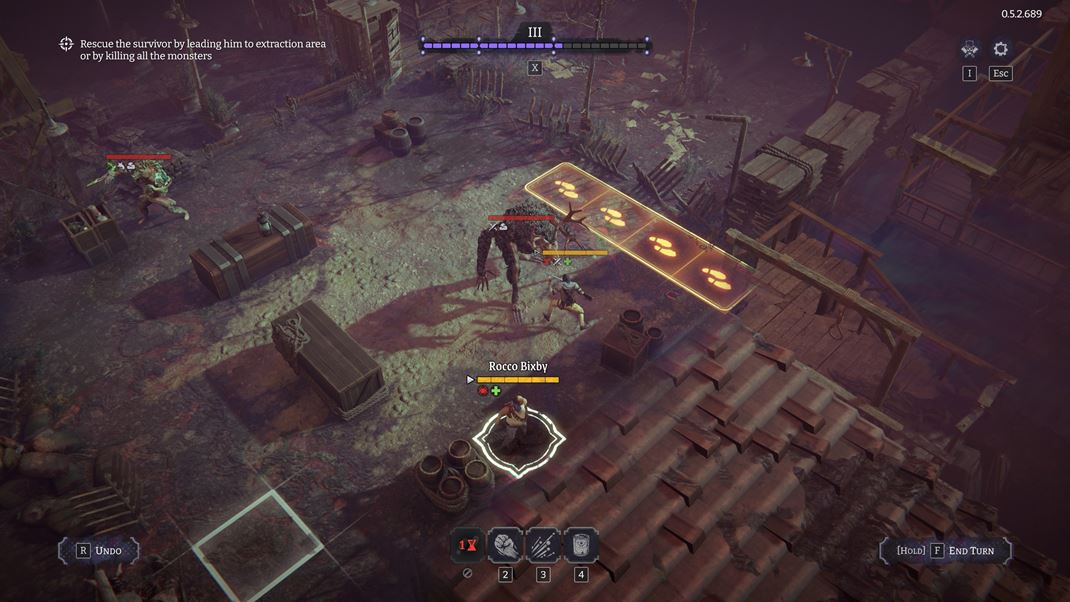Select the thrown needles volley ability
Screen dimensions: 1070x602
[543, 545]
